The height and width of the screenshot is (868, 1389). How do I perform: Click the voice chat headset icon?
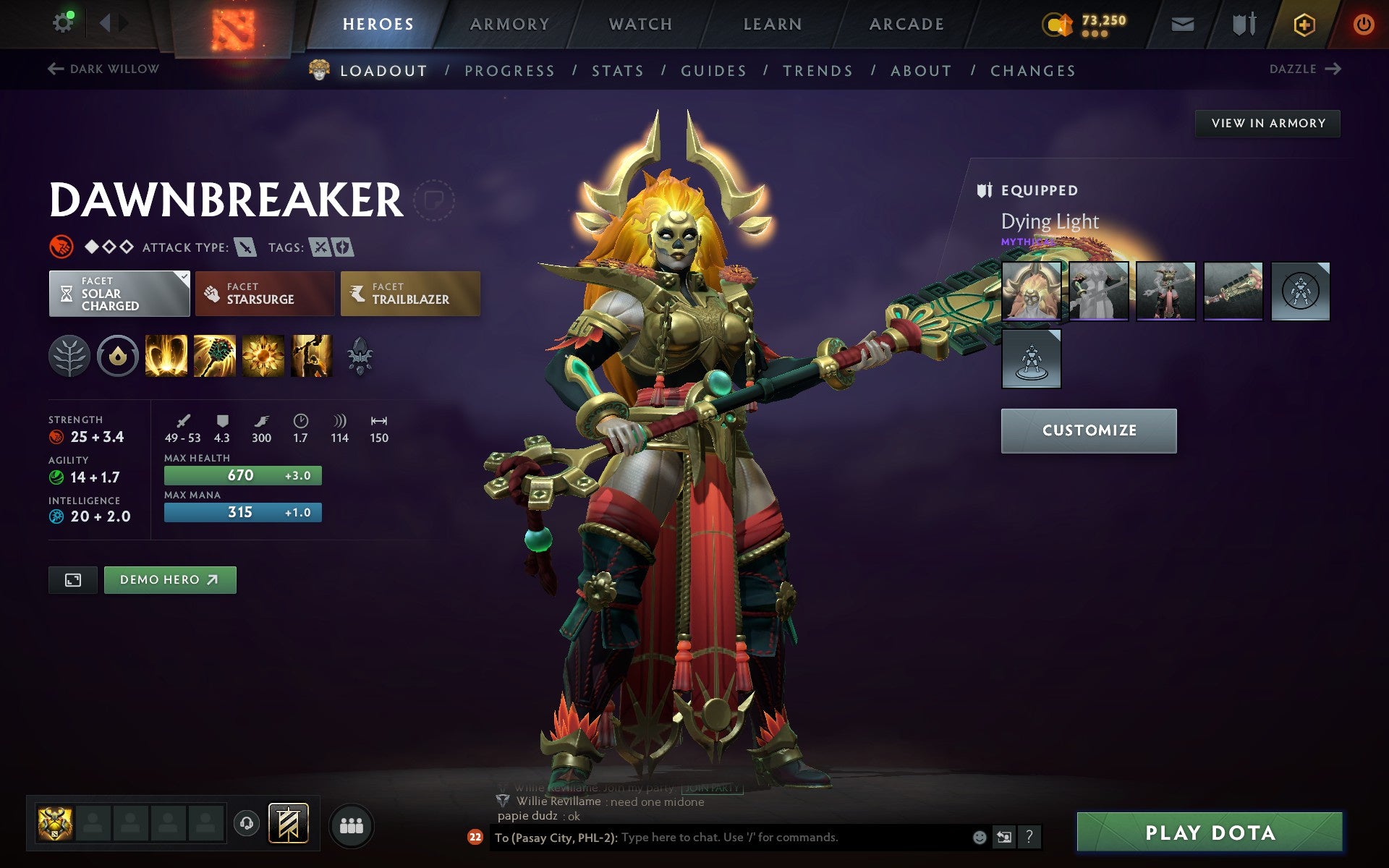[246, 822]
